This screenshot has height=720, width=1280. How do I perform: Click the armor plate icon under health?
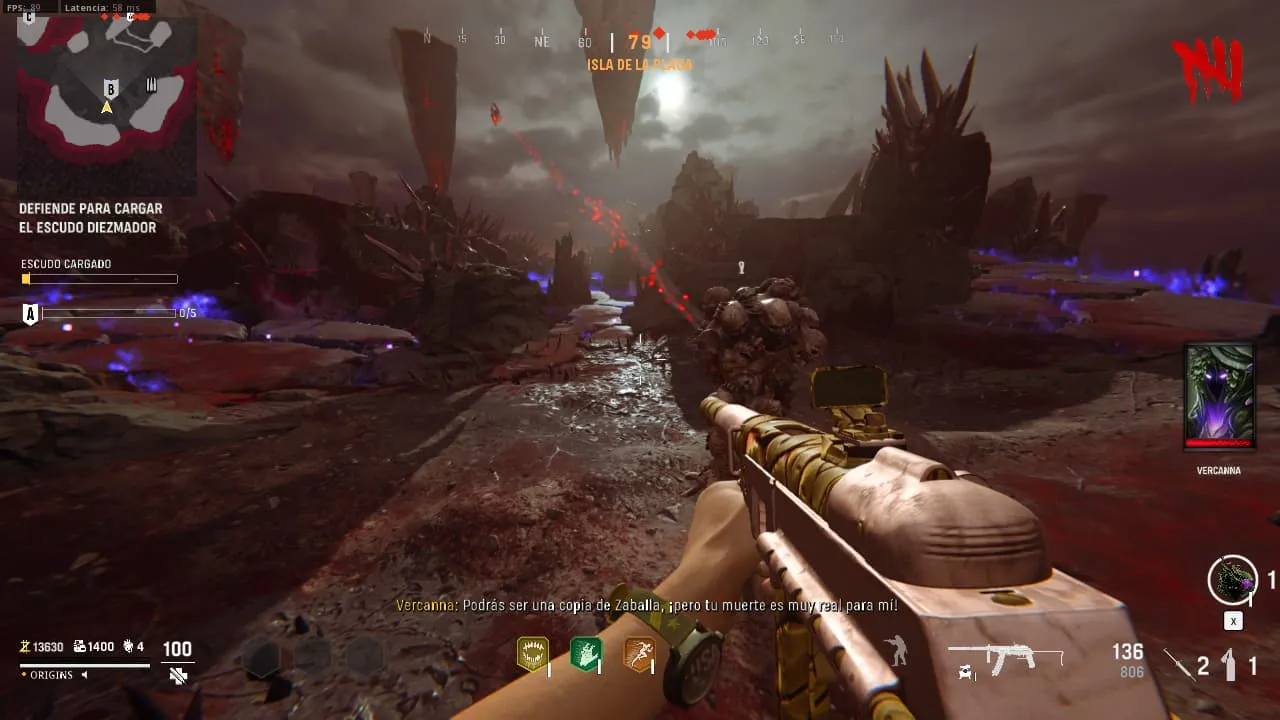pyautogui.click(x=178, y=676)
